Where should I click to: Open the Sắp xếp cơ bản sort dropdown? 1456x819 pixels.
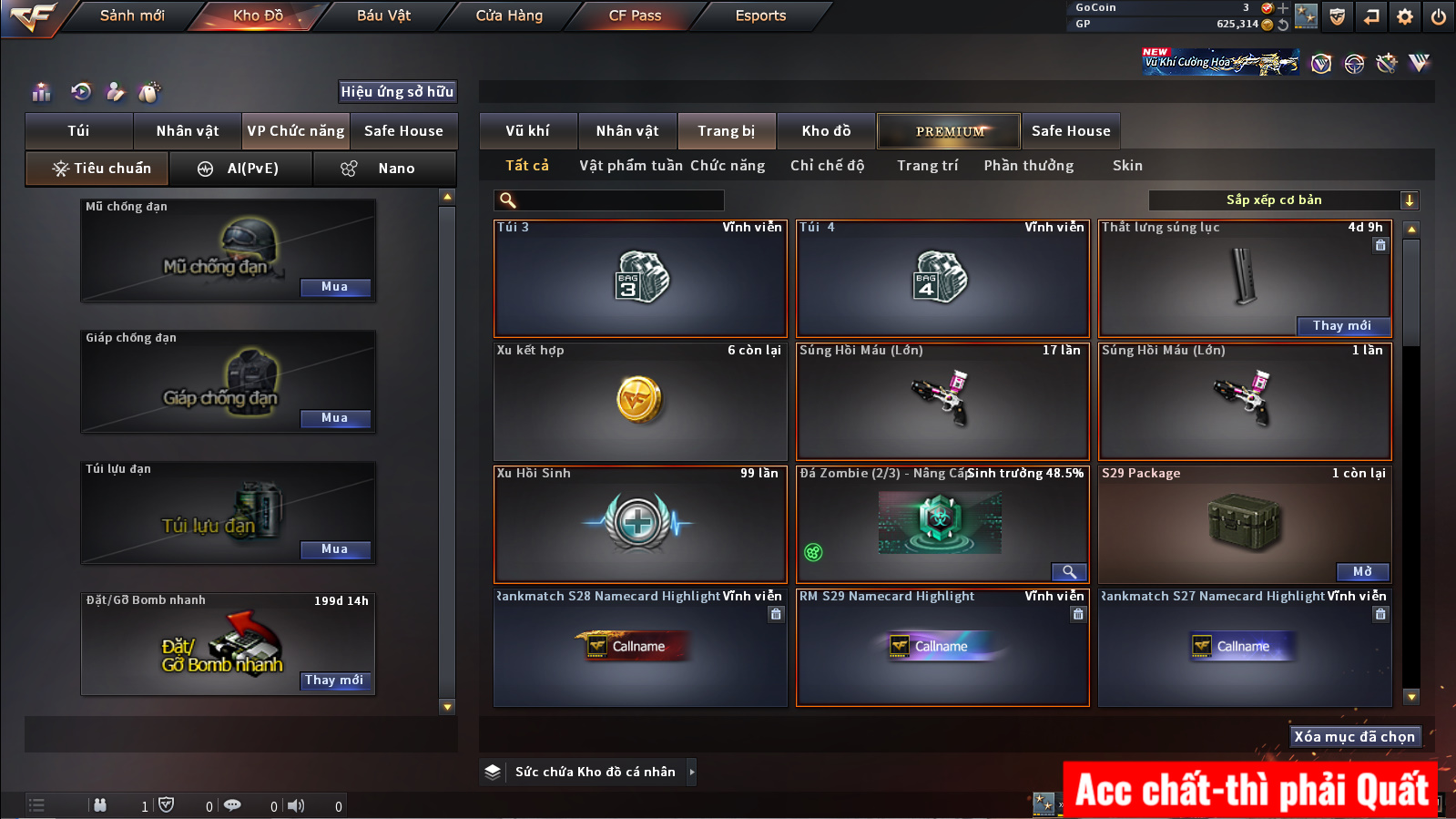click(x=1283, y=200)
